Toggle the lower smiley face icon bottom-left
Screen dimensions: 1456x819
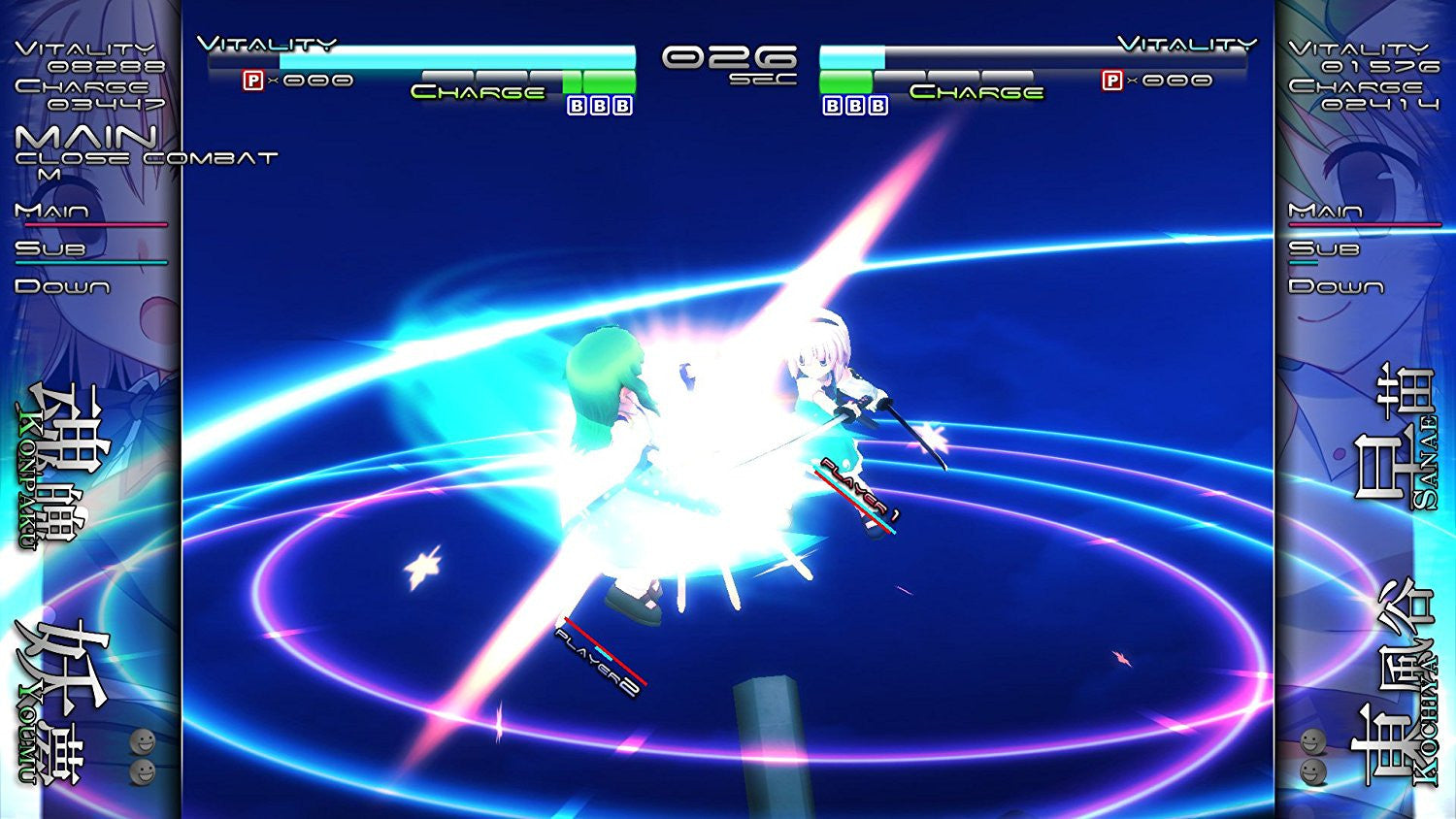(x=144, y=773)
